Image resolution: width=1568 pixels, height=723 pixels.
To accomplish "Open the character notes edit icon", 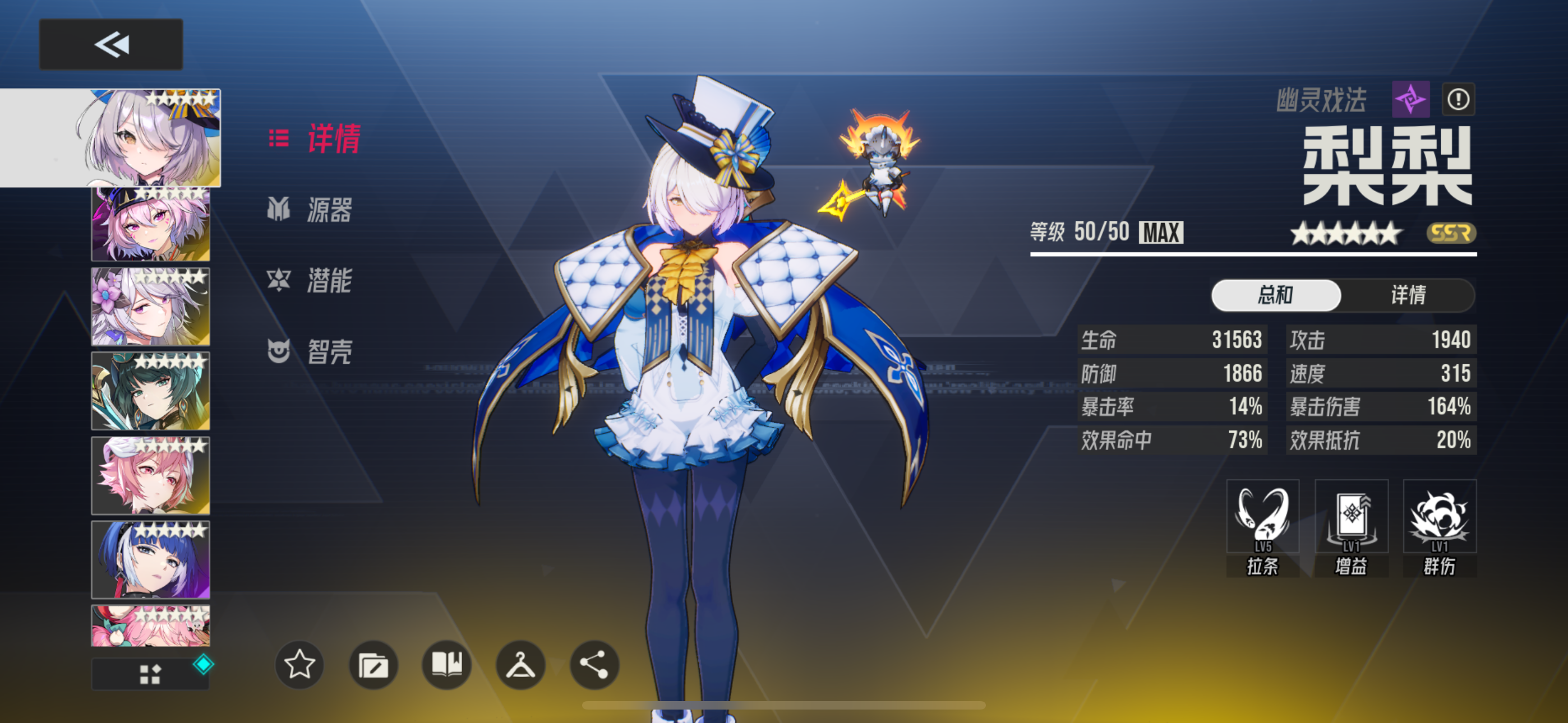I will [x=373, y=666].
